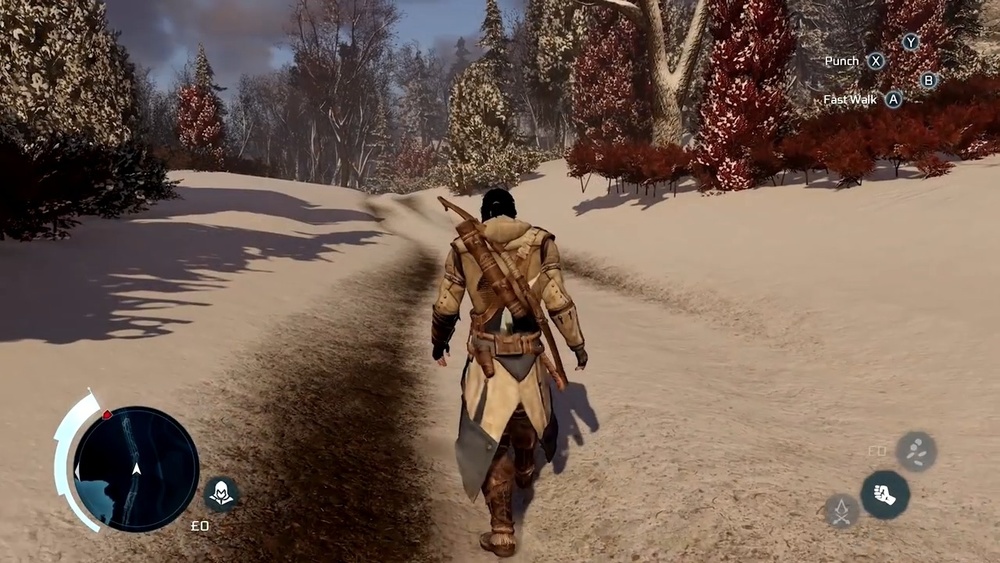The height and width of the screenshot is (563, 1000).
Task: Click the red marker on the minimap edge
Action: (x=107, y=415)
